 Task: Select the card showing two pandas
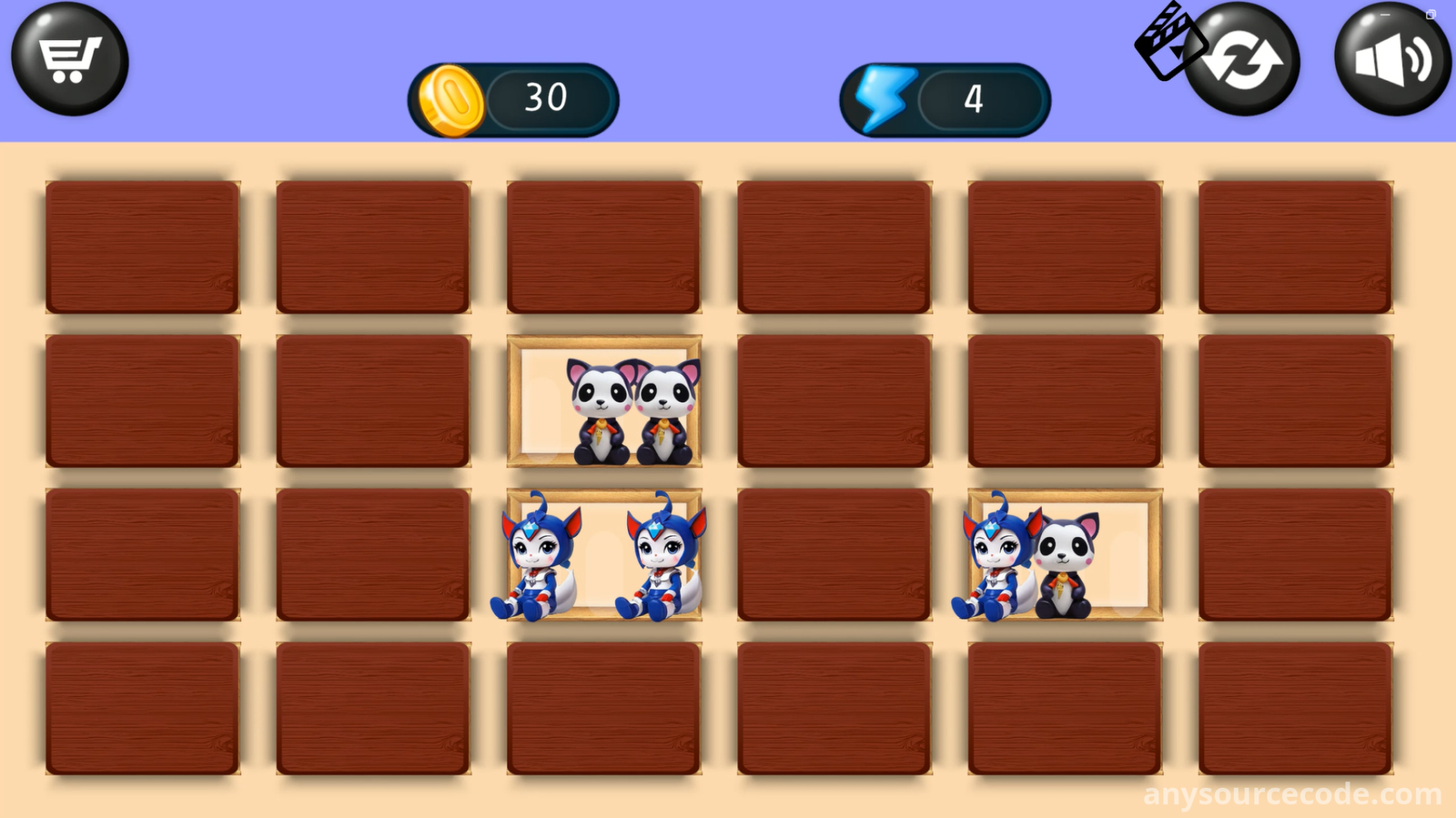[x=604, y=401]
